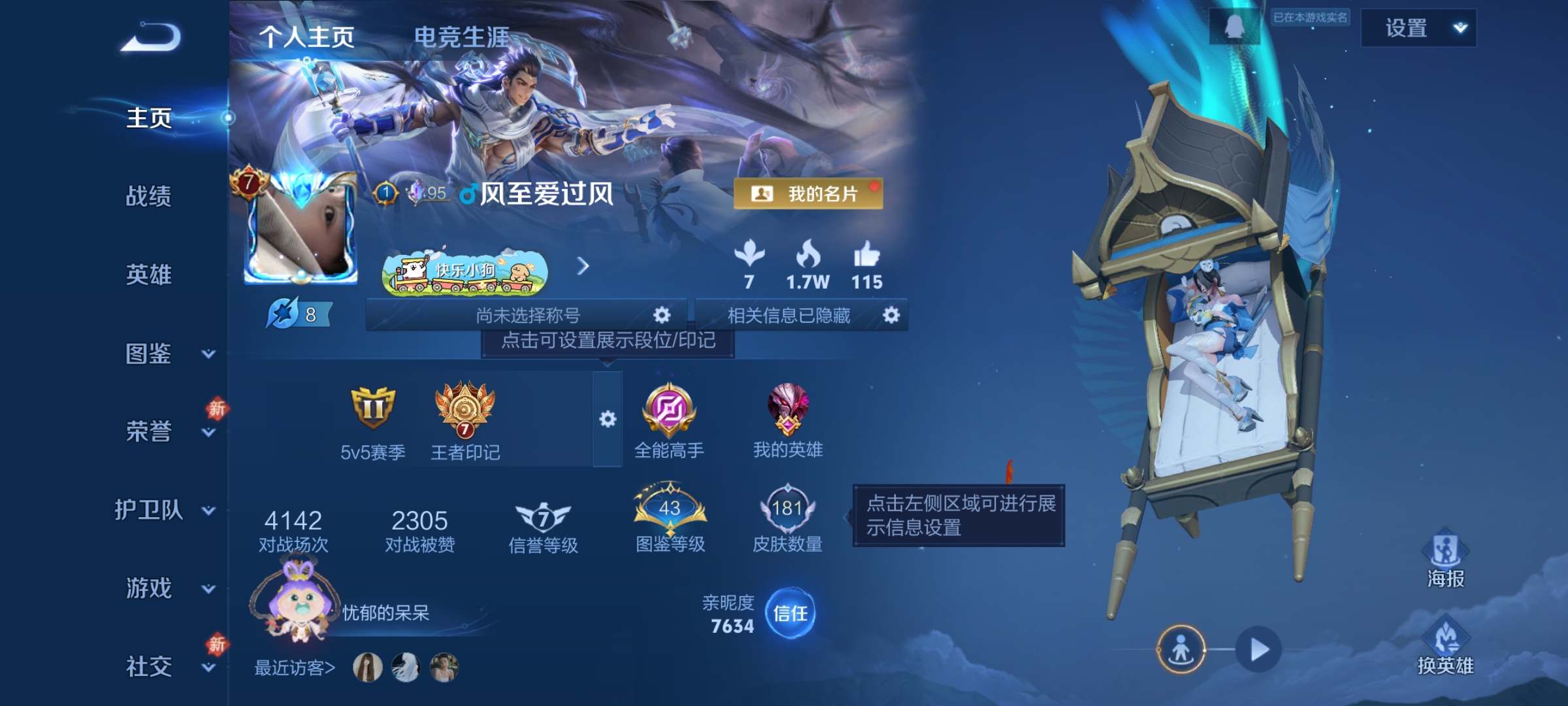Open the gear beside 尚未选择称号
The image size is (1568, 706).
[x=662, y=314]
